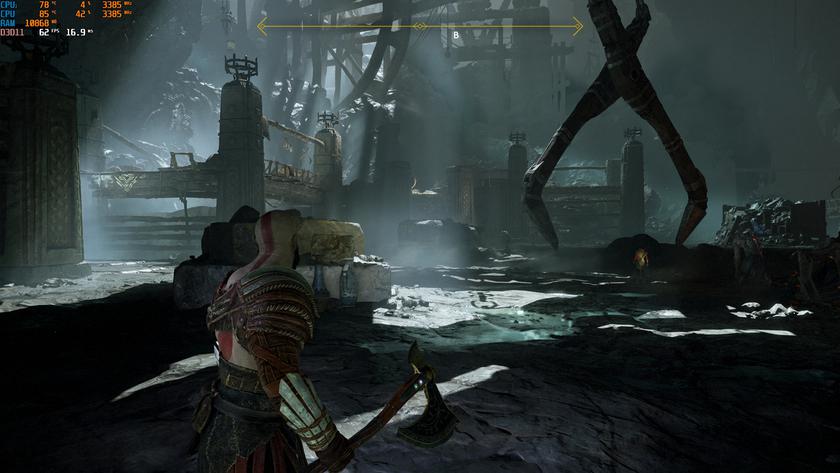Select the B marker on the compass
Screen dimensions: 840x473
tap(456, 35)
